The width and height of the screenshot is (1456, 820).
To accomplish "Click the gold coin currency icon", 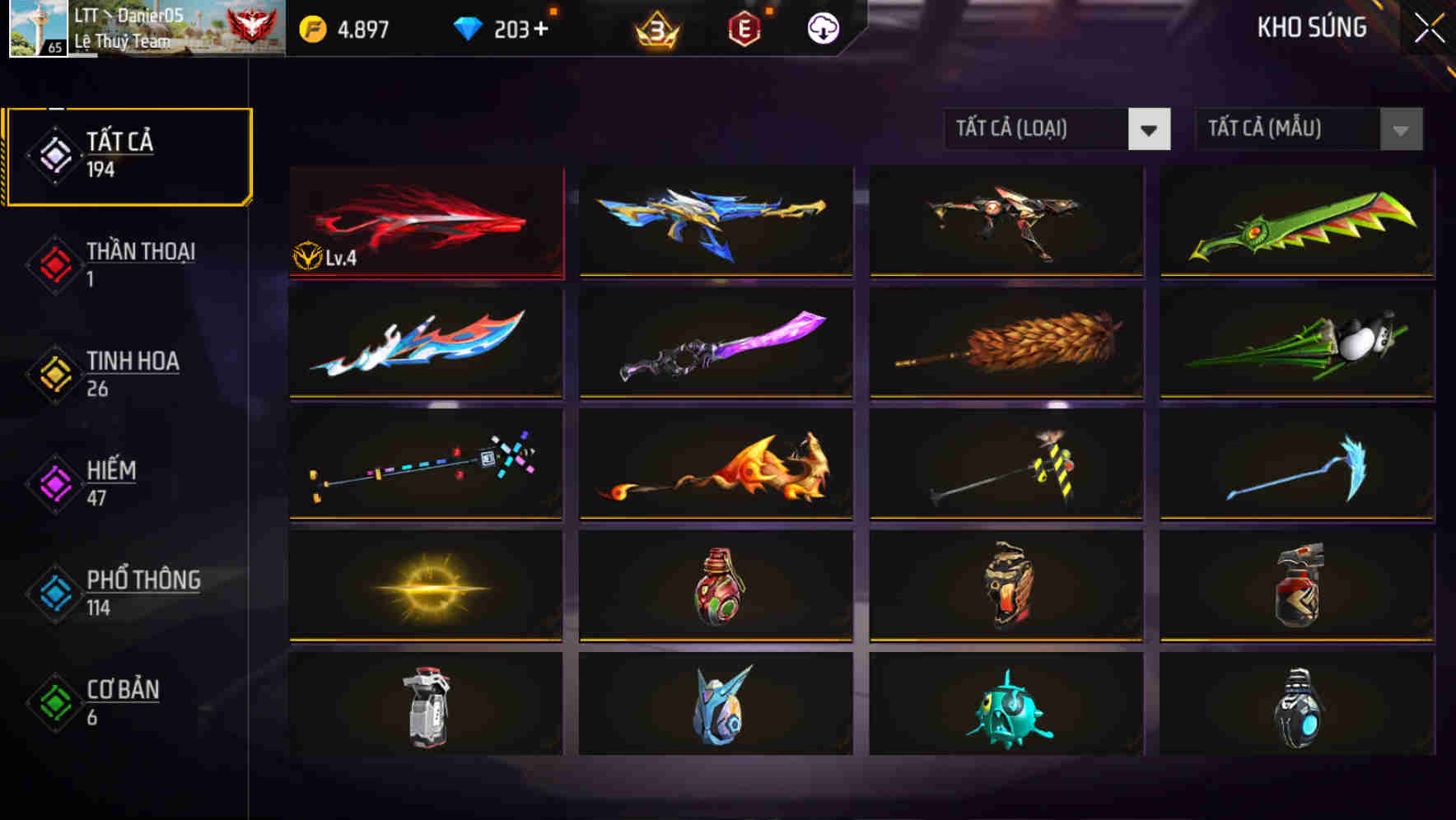I will coord(312,27).
